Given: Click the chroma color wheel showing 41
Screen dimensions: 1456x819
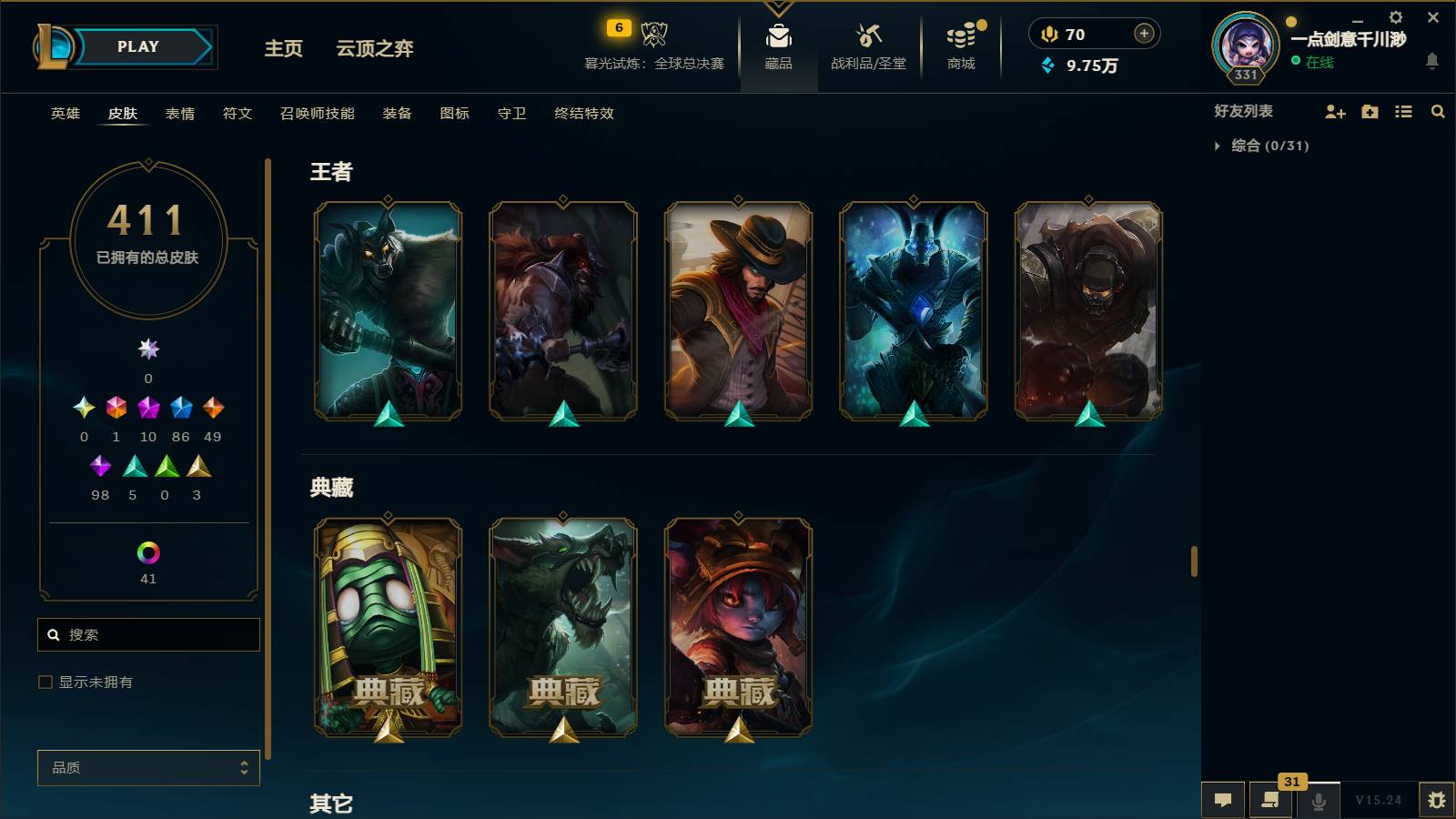Looking at the screenshot, I should [x=148, y=551].
